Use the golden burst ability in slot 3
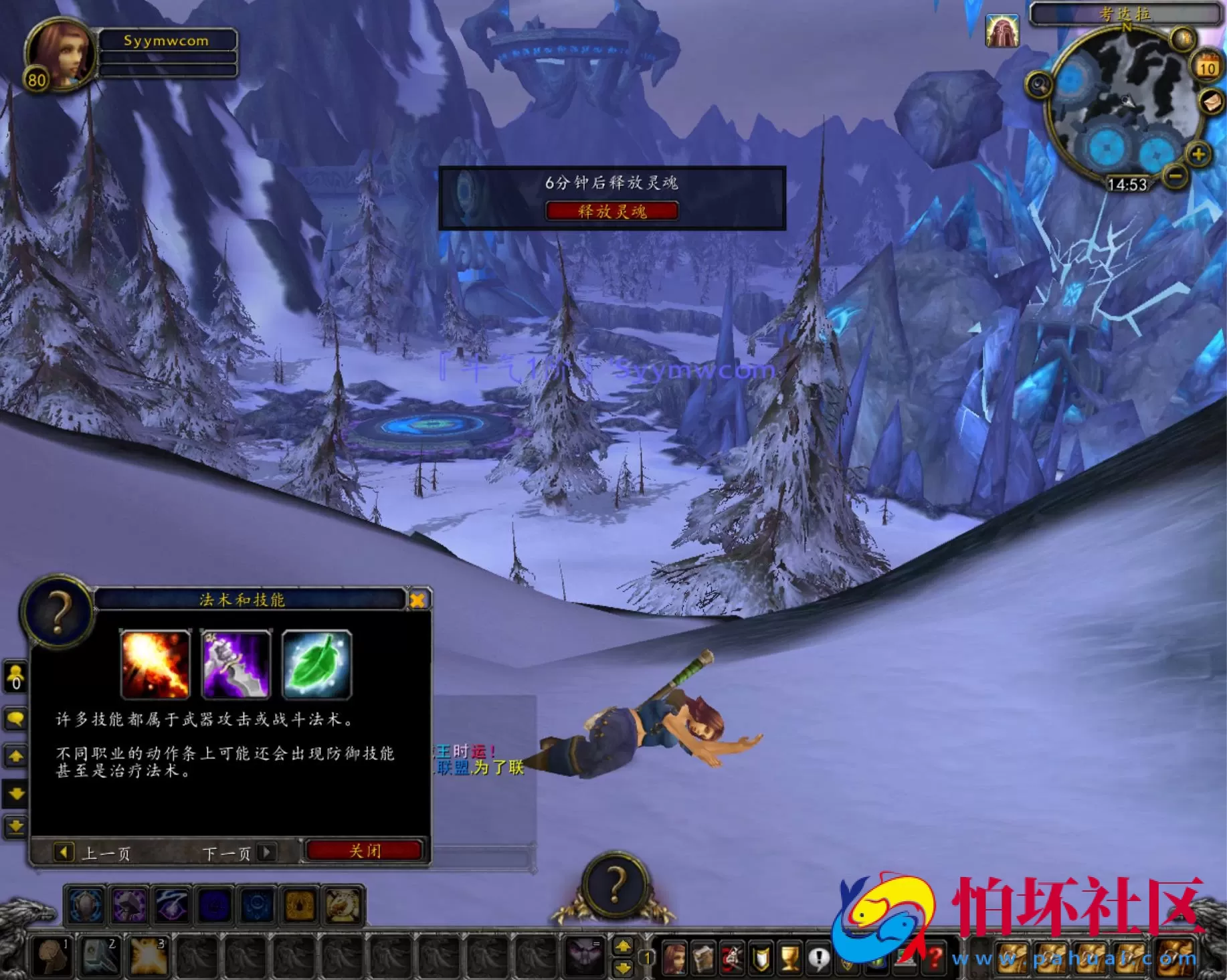This screenshot has height=980, width=1227. (148, 957)
